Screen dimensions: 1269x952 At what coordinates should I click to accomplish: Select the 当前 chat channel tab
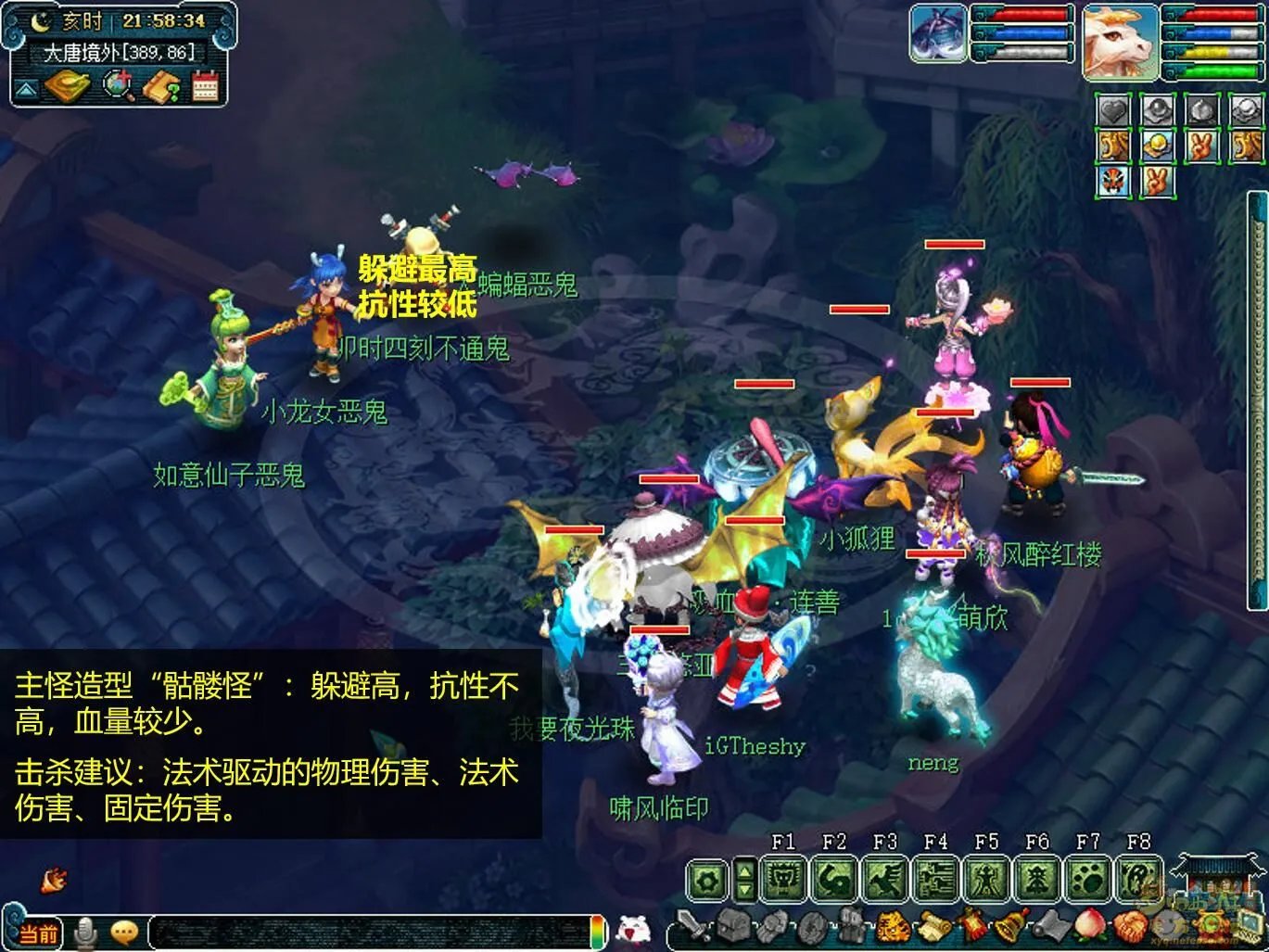[39, 932]
